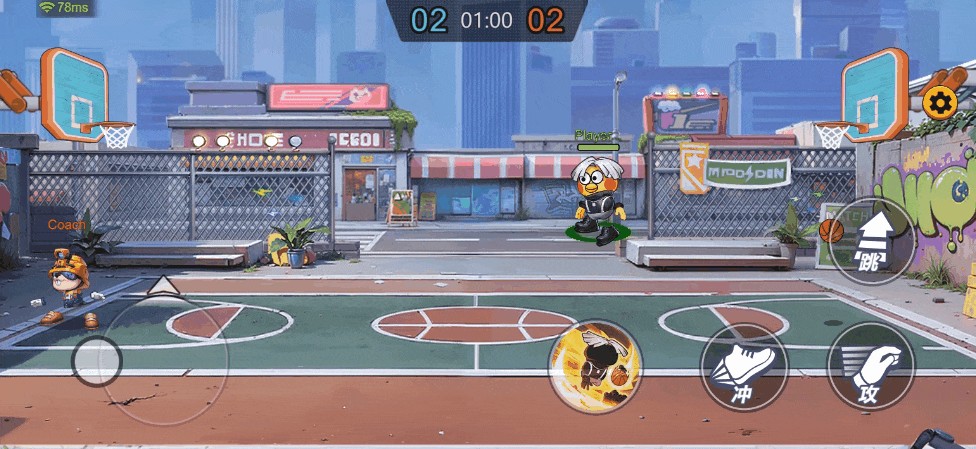This screenshot has width=976, height=449.
Task: Touch the virtual joystick knob
Action: pyautogui.click(x=97, y=361)
